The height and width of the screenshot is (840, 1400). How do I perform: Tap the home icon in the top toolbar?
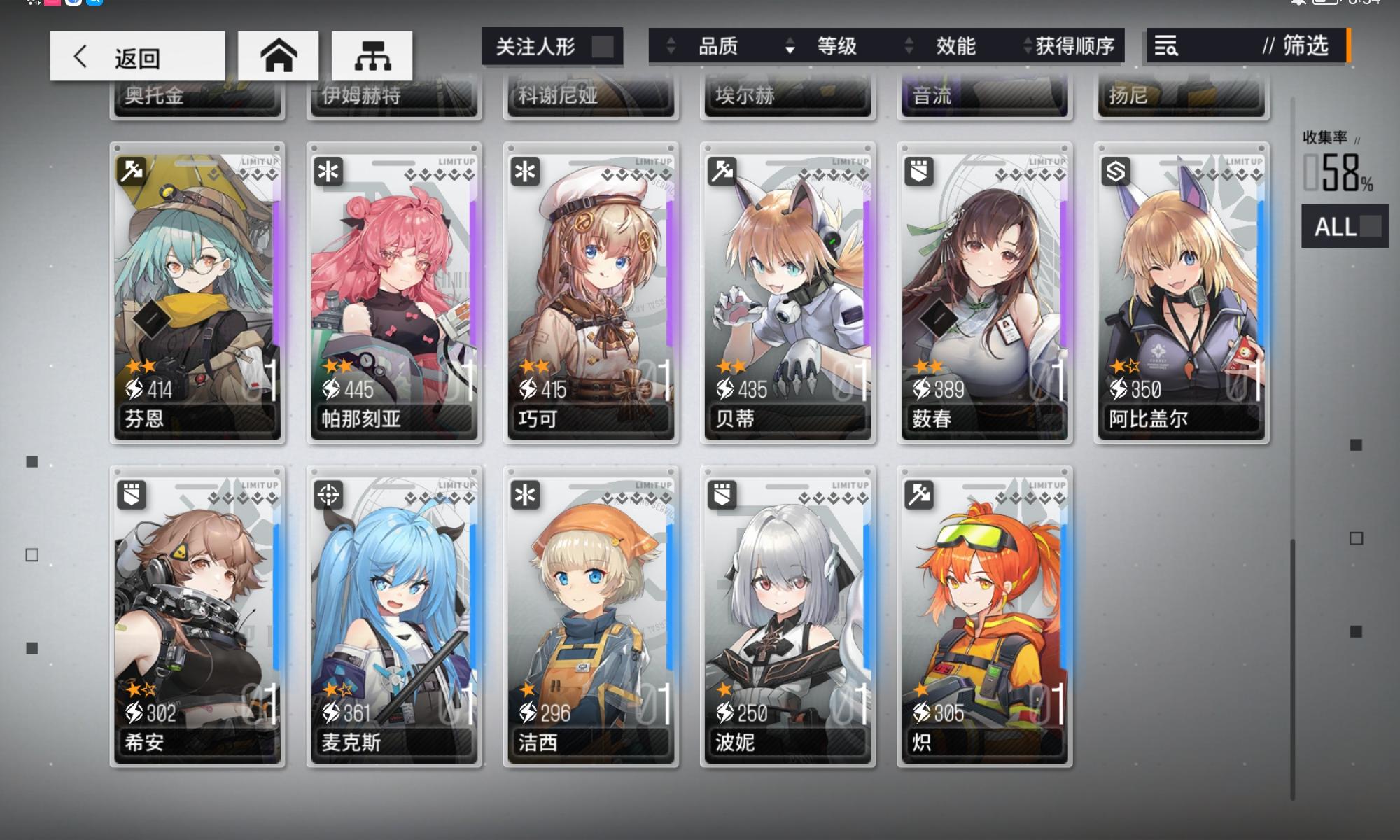(278, 55)
